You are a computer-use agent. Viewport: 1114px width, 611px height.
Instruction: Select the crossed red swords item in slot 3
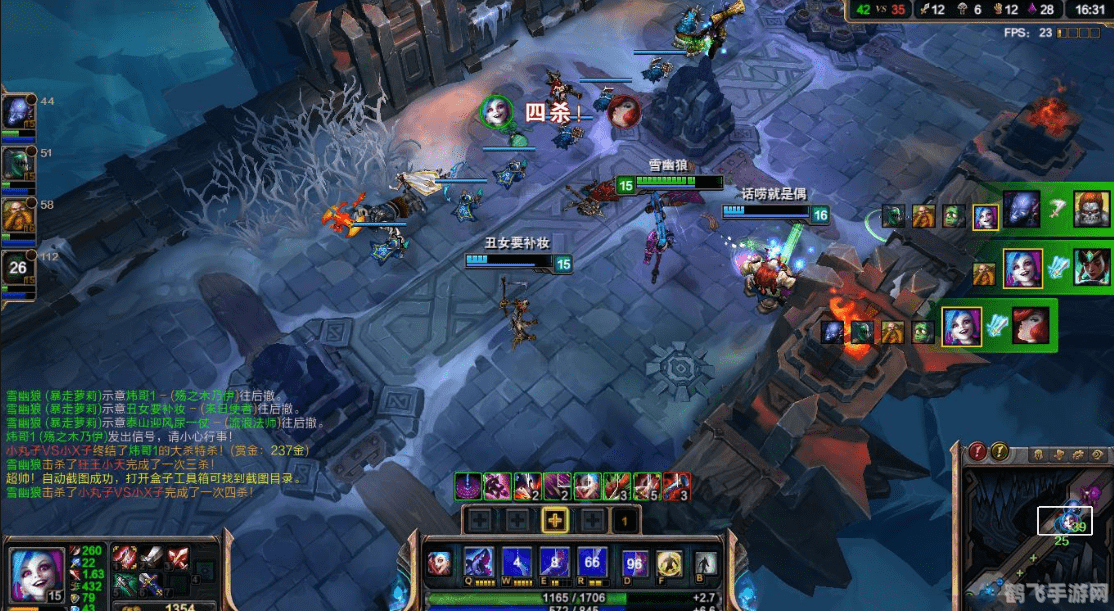(177, 558)
